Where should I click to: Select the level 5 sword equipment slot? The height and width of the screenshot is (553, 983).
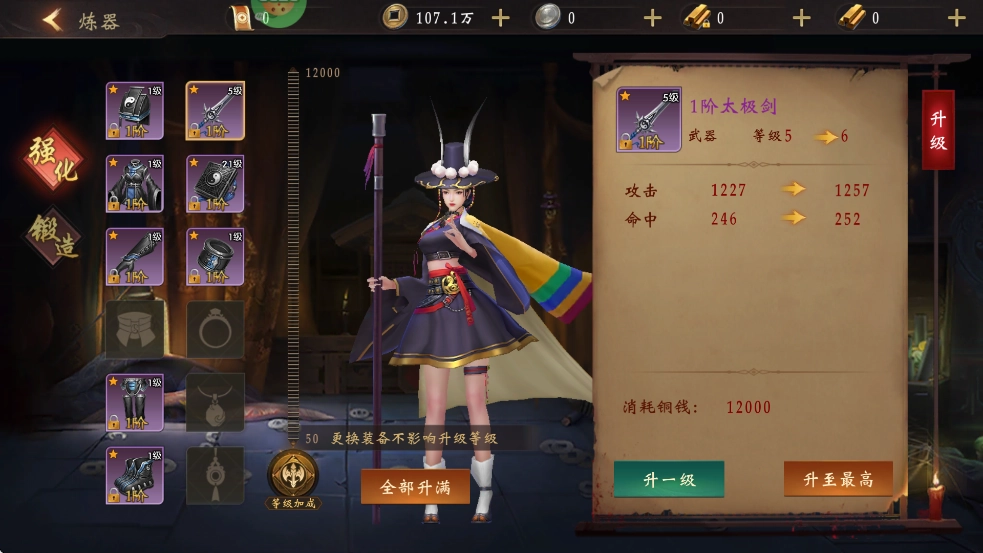(215, 111)
